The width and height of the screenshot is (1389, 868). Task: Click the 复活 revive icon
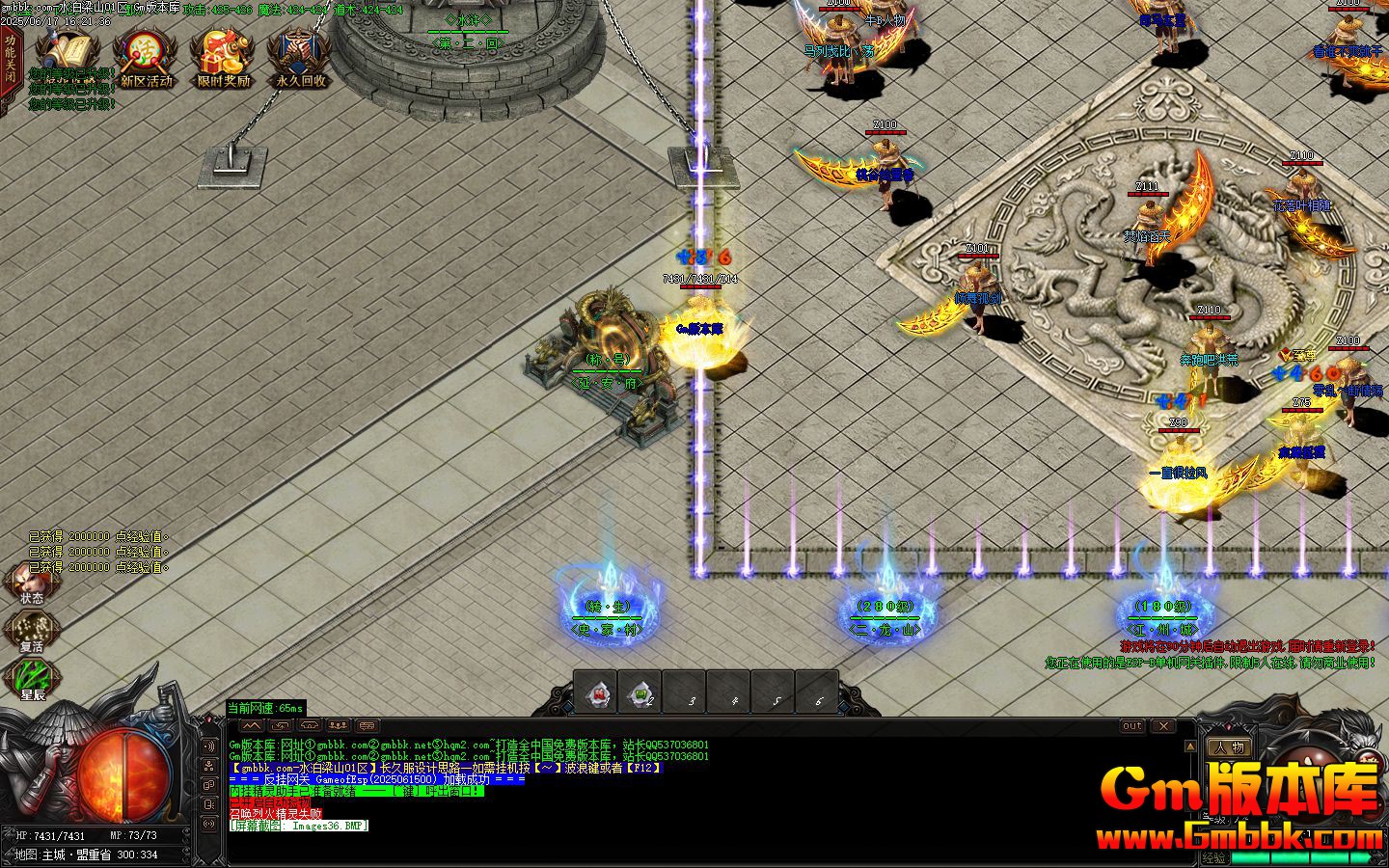point(32,629)
